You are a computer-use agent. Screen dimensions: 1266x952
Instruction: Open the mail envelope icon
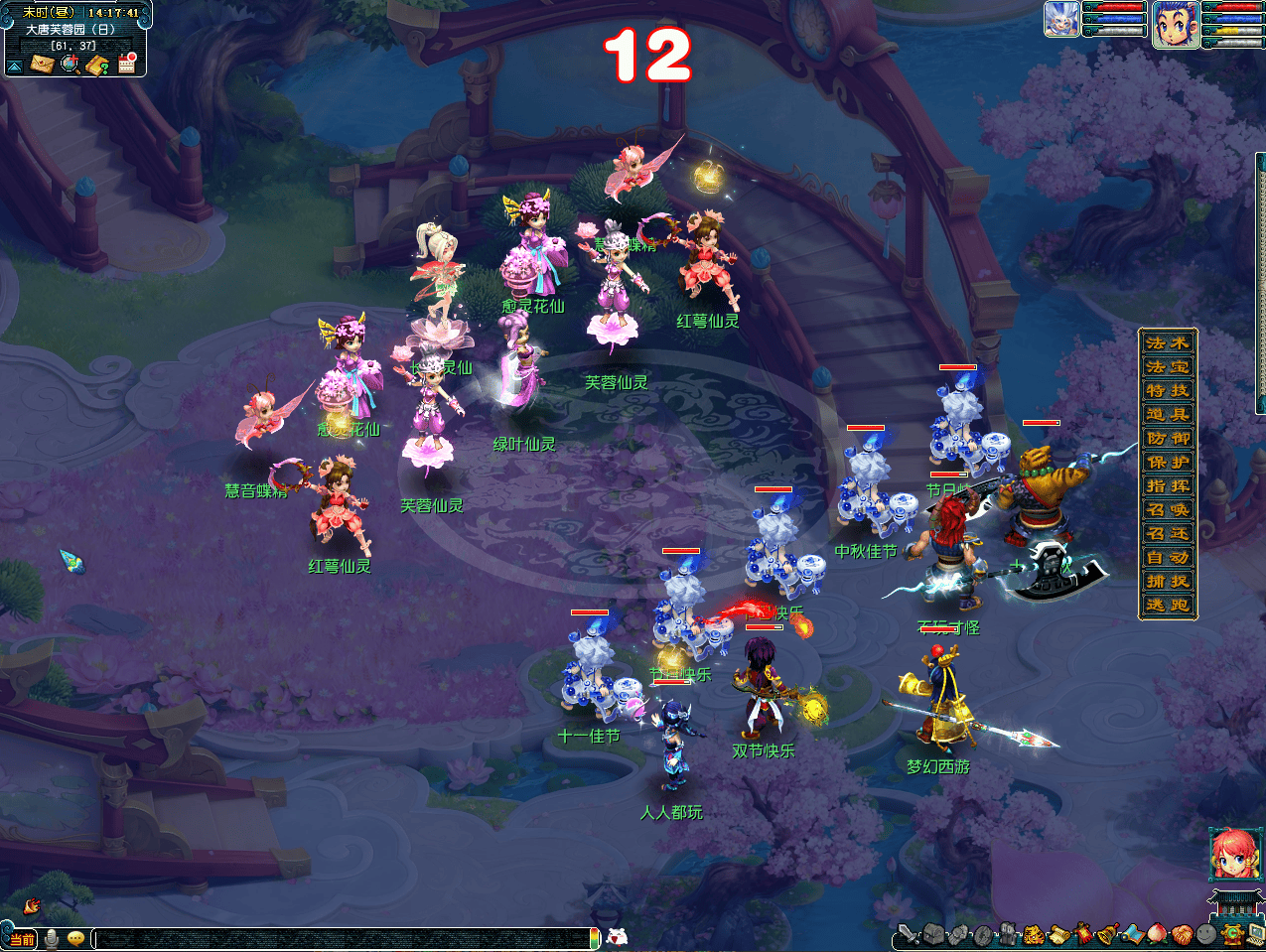click(42, 65)
